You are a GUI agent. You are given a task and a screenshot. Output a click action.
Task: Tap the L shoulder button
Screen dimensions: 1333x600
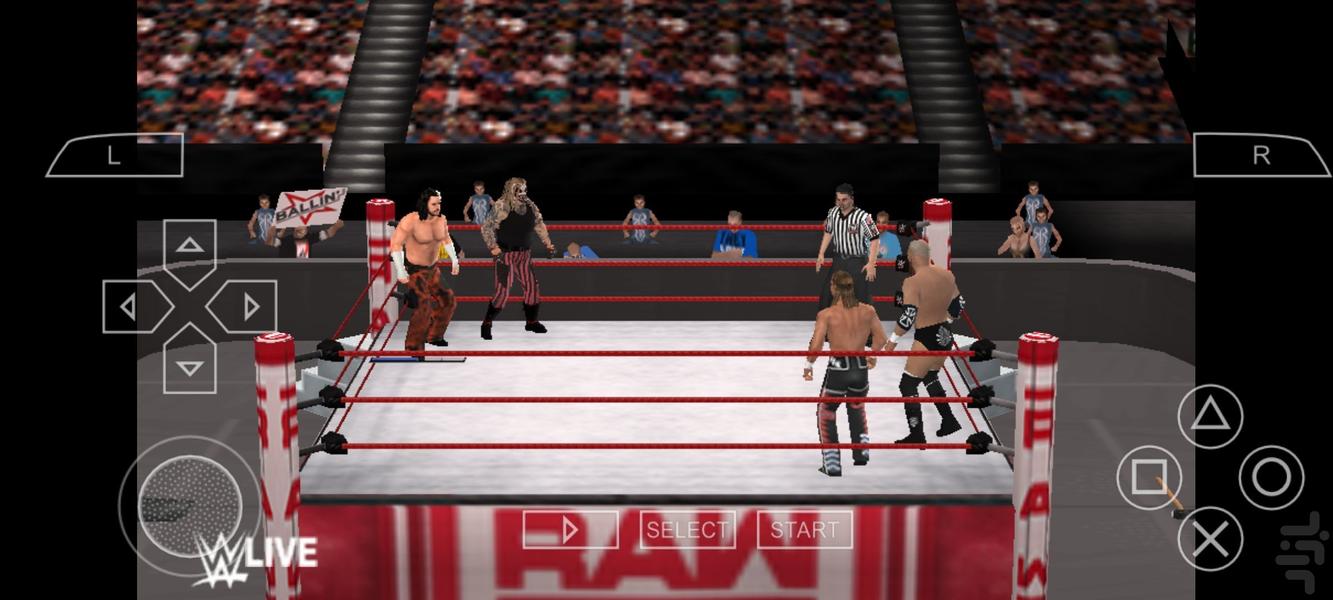pos(114,155)
